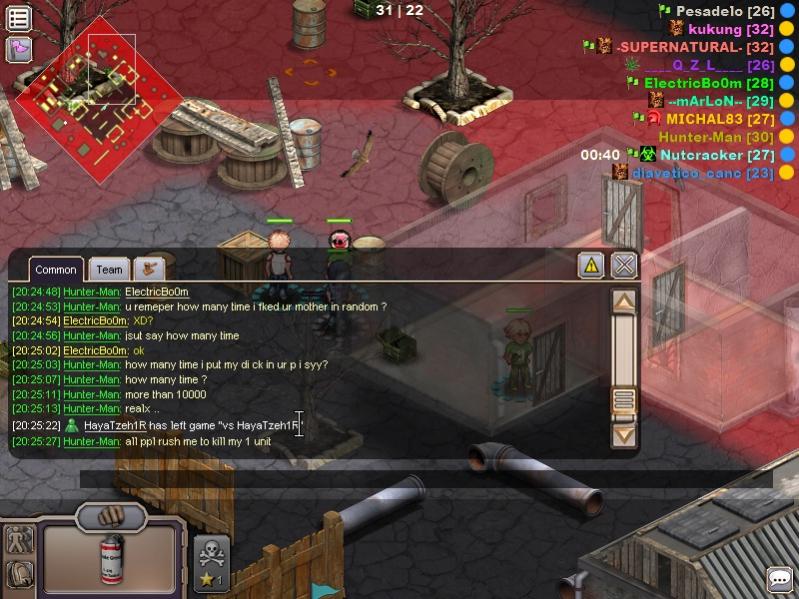Click the pink flag button

[19, 49]
